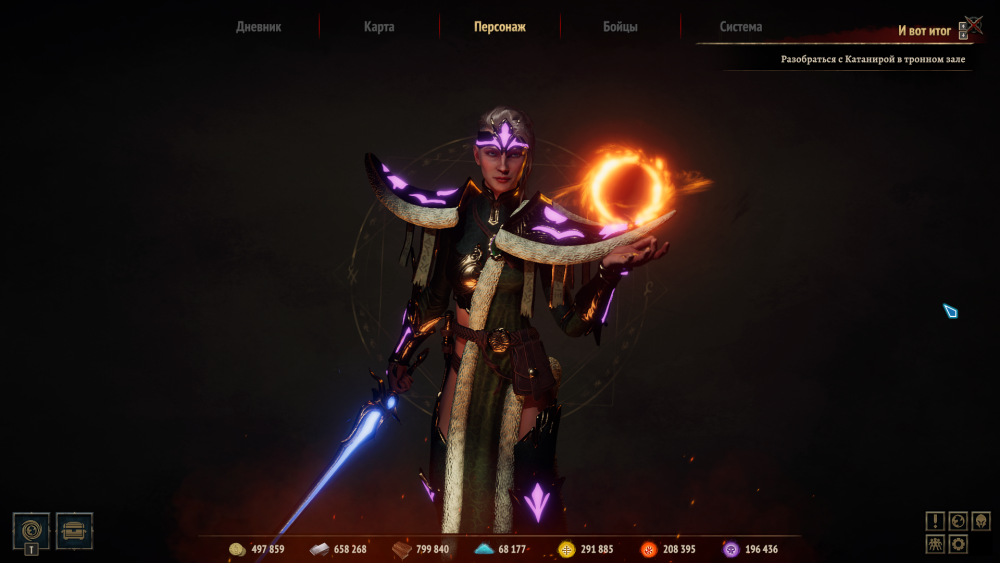Open the Дневник (Journal) tab
Screen dimensions: 1000x563
point(258,27)
